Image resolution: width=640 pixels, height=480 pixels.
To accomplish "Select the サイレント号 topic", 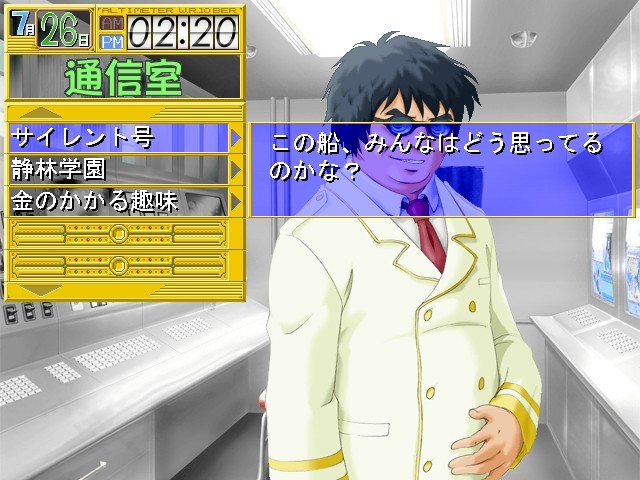I will [x=120, y=137].
